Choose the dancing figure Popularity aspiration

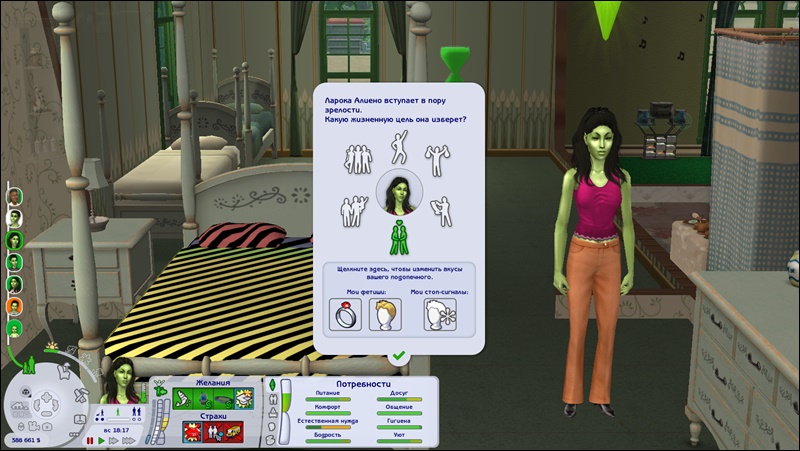click(x=399, y=148)
